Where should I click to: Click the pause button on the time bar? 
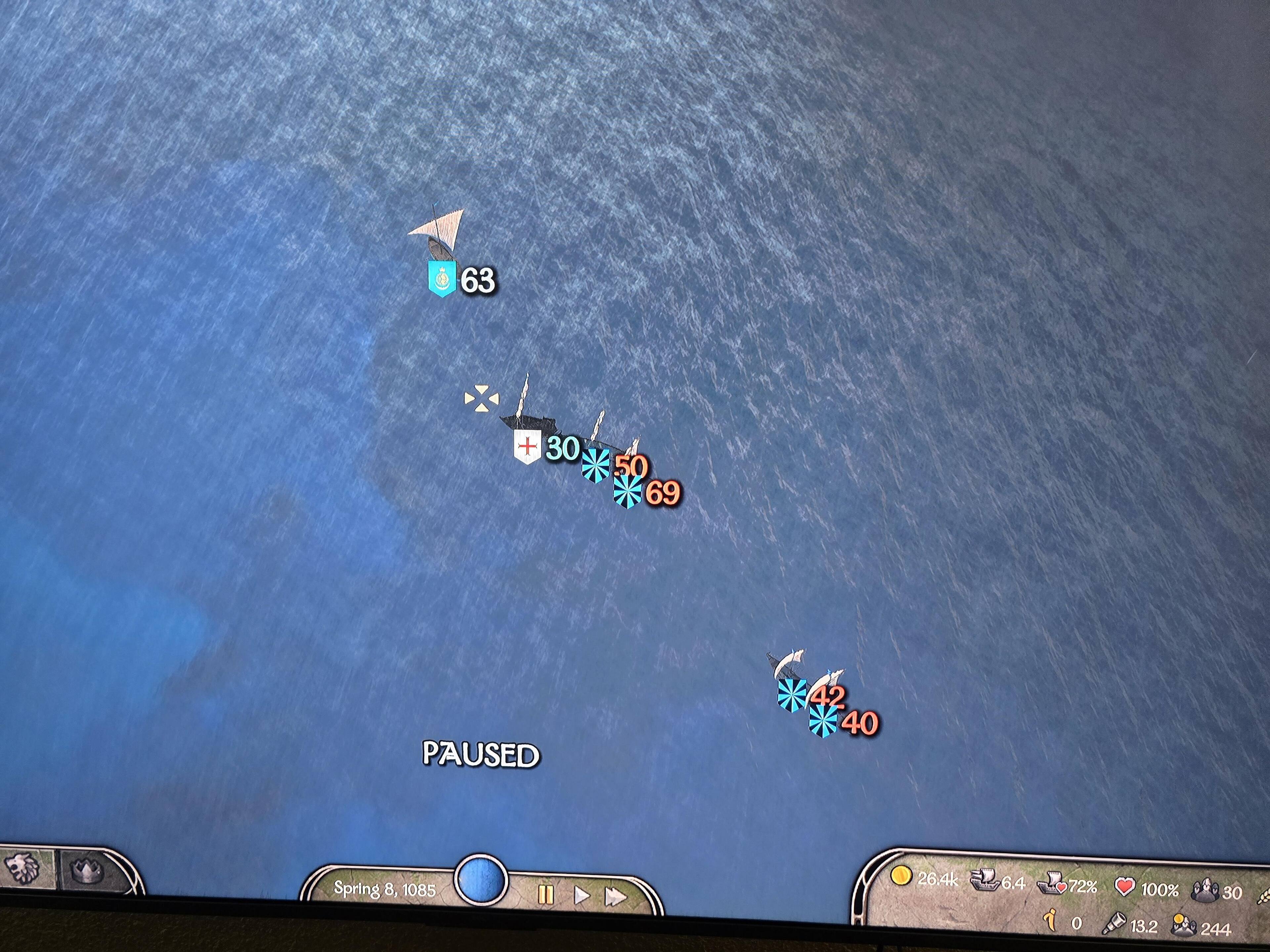click(545, 894)
